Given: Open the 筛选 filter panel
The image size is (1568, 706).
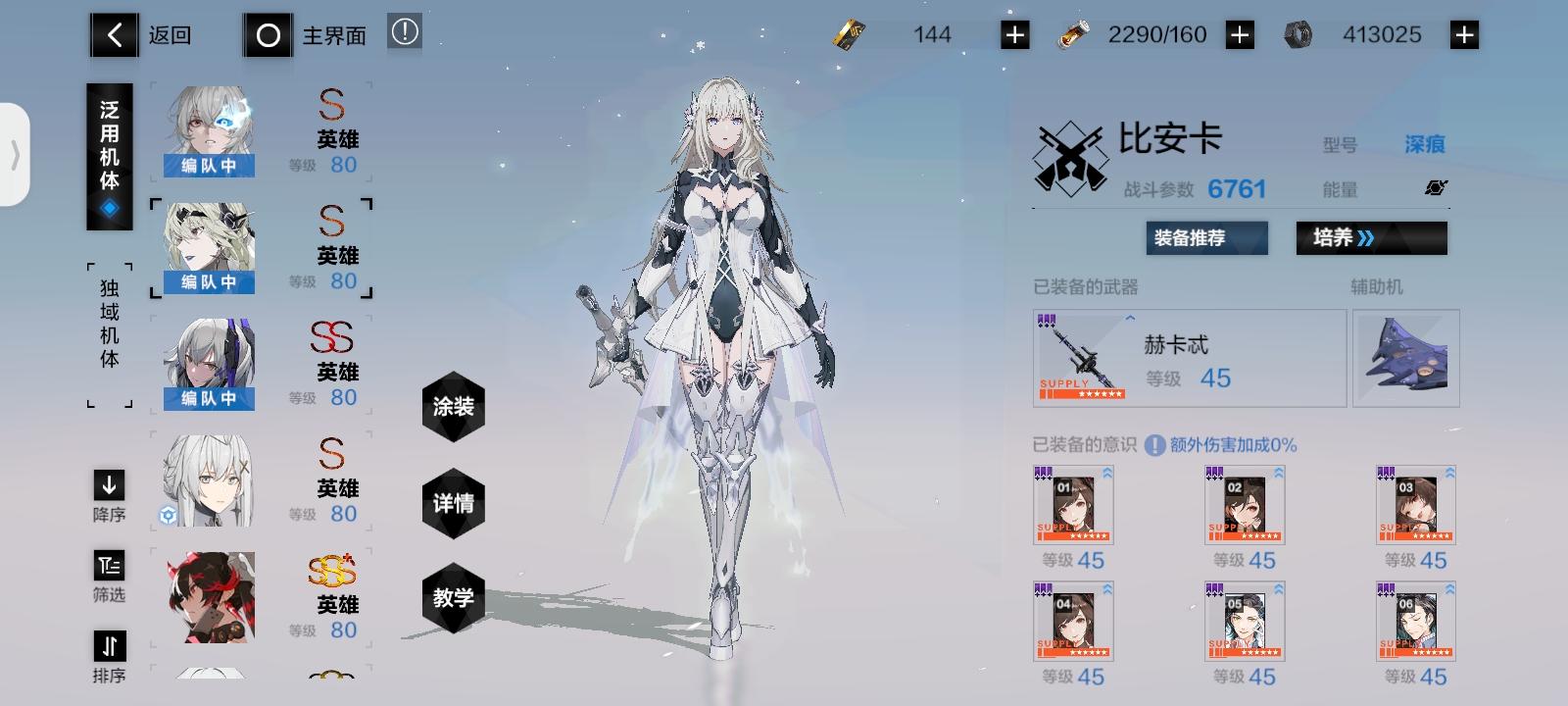Looking at the screenshot, I should [109, 566].
